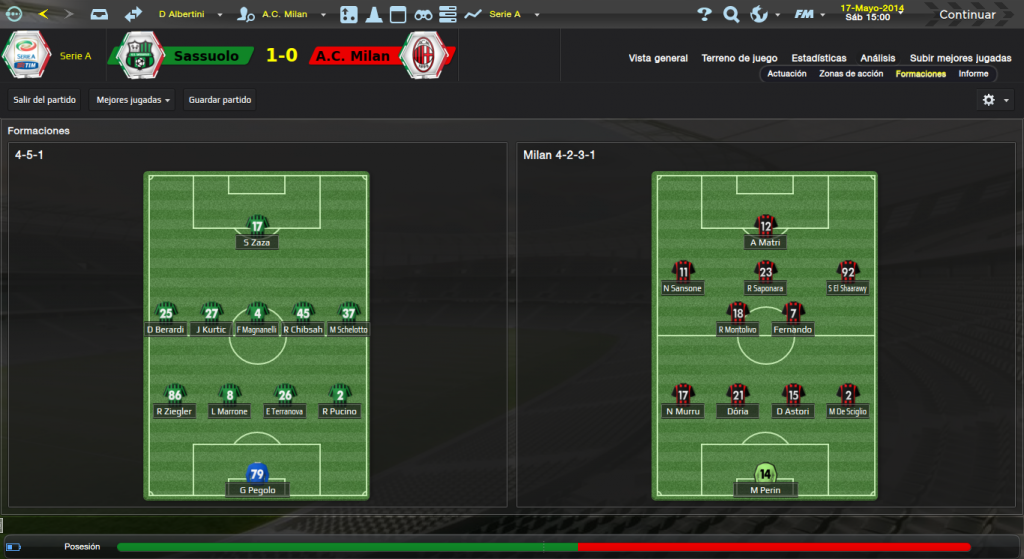The height and width of the screenshot is (559, 1024).
Task: View Zonas de acción sub-tab
Action: coord(851,74)
